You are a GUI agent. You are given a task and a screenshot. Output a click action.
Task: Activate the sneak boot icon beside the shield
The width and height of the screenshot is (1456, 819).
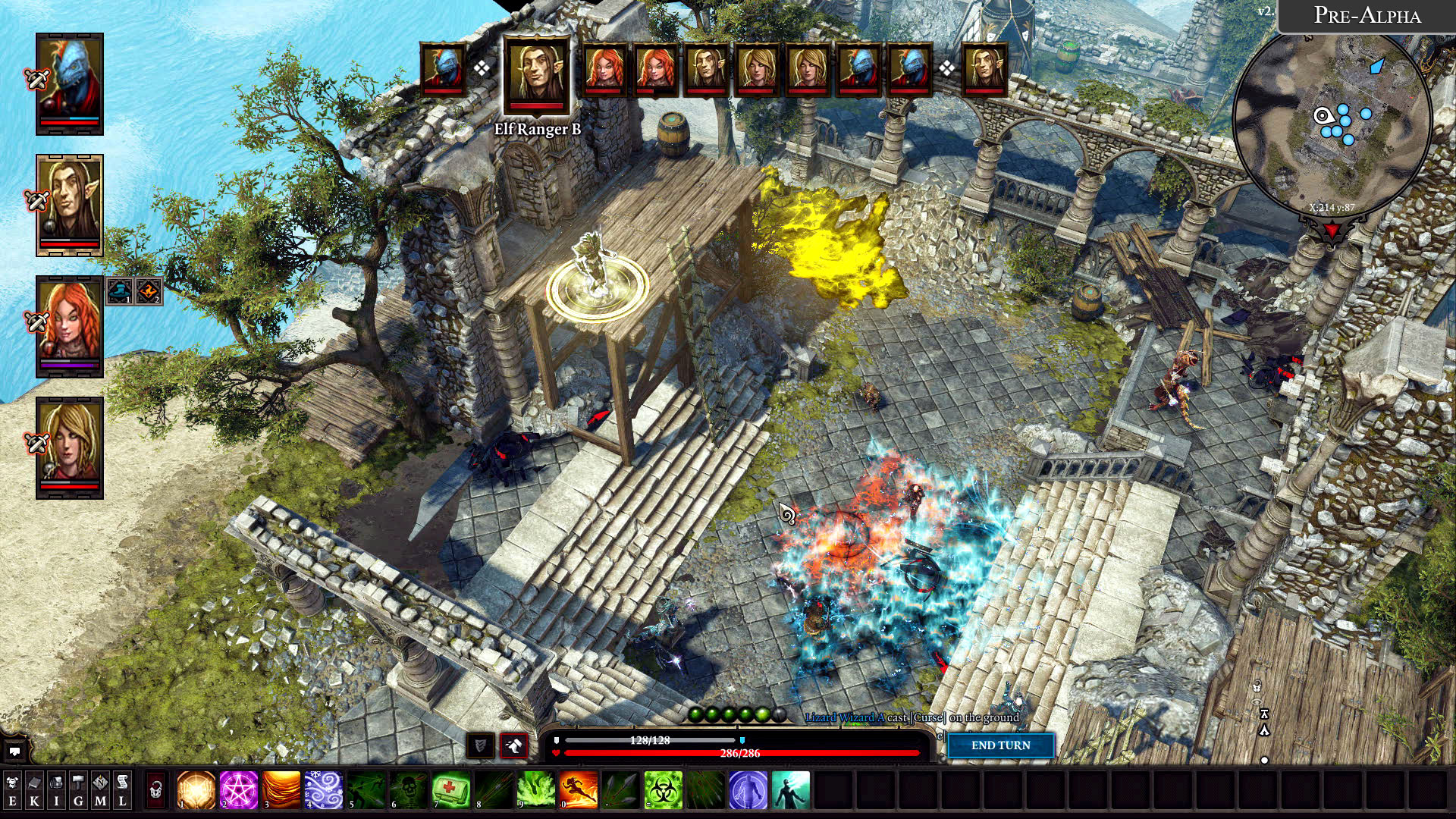[x=513, y=745]
